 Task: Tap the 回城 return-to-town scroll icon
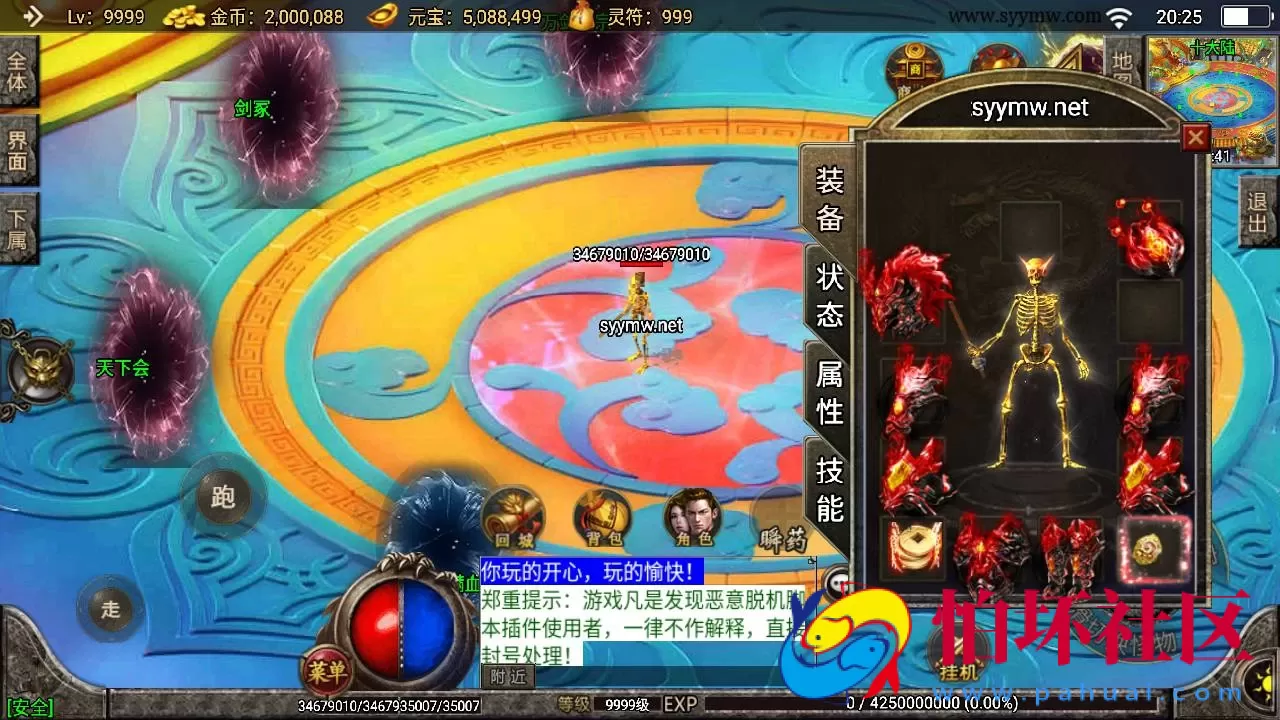512,518
